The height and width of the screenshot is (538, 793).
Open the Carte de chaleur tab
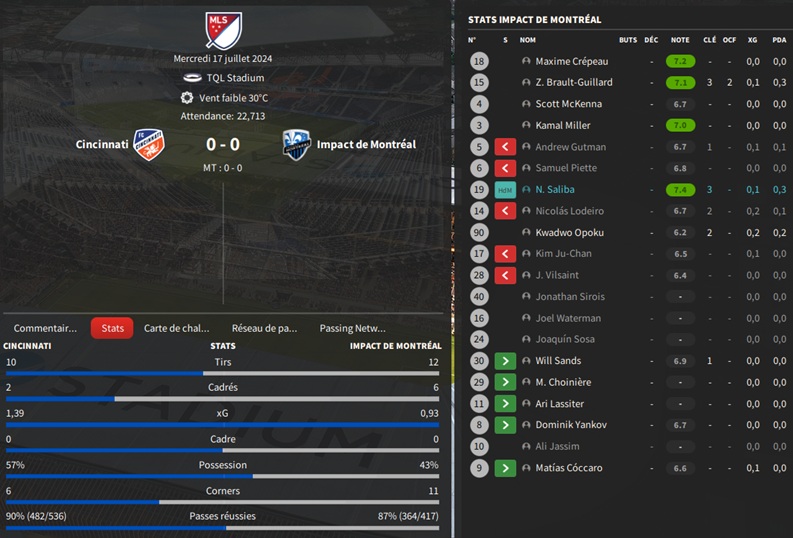[177, 328]
